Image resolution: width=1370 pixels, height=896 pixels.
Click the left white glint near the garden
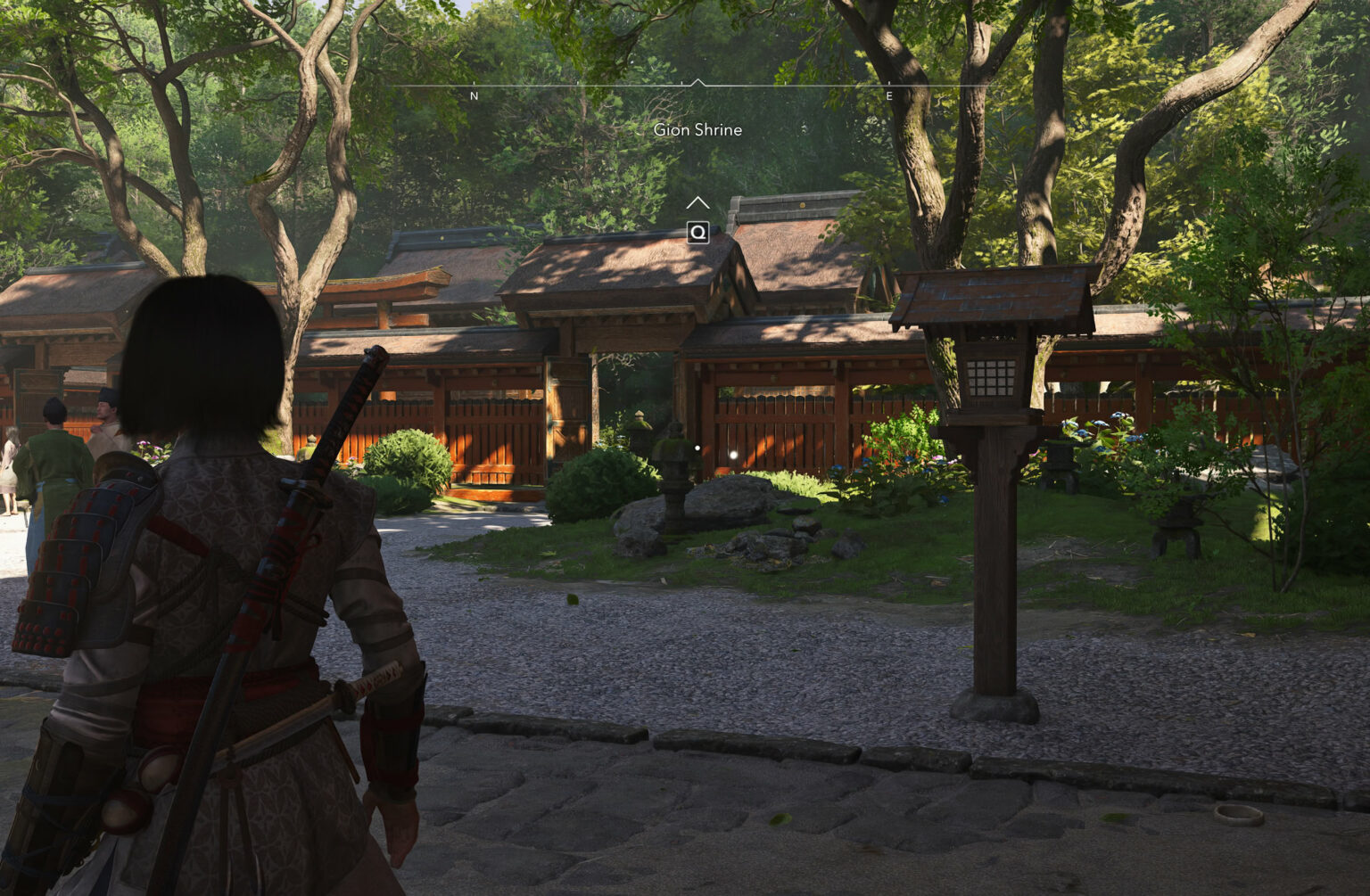coord(697,448)
